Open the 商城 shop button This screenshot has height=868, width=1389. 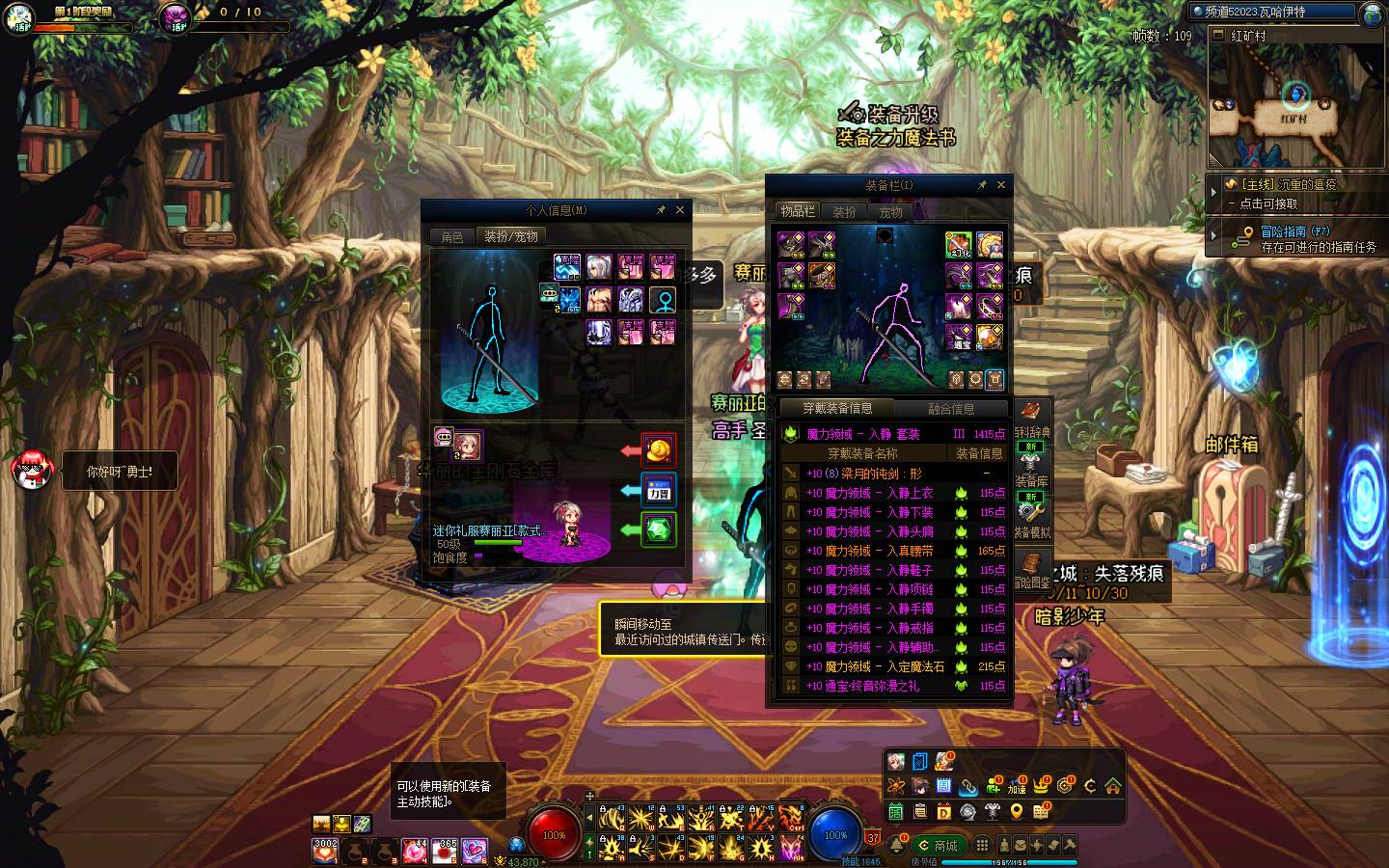[x=939, y=846]
